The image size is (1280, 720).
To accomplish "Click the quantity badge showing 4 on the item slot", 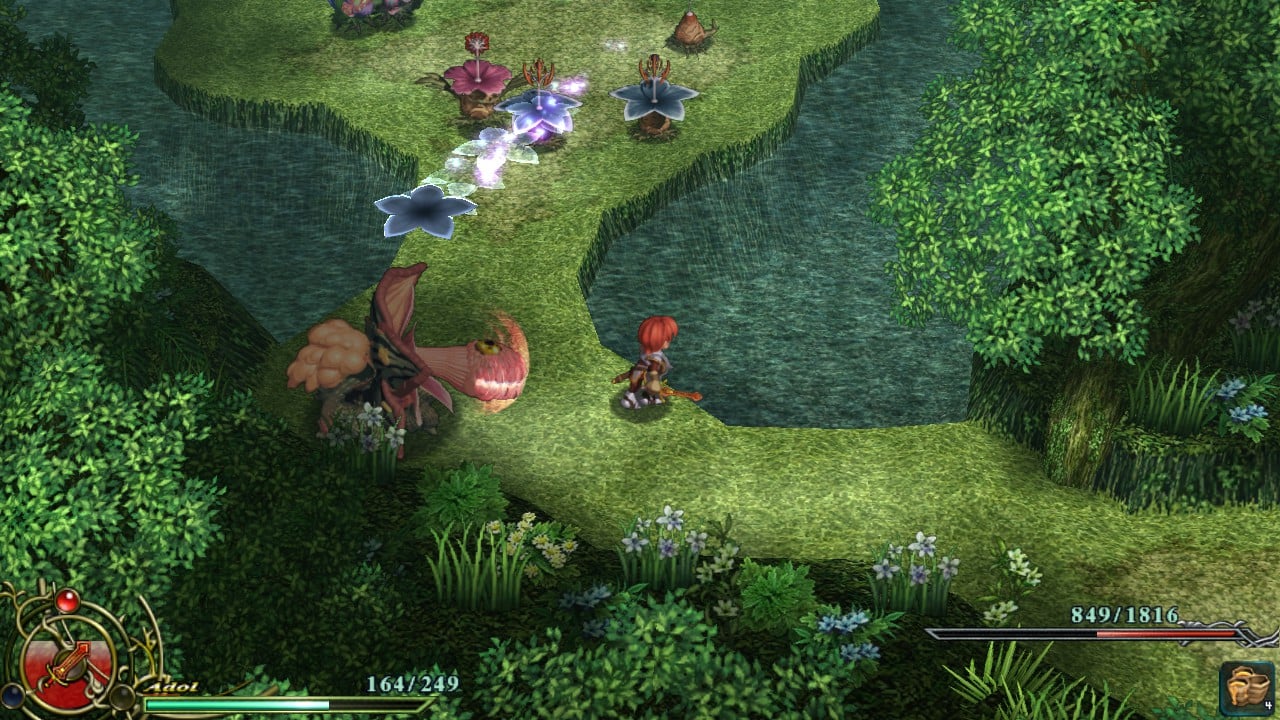I will tap(1268, 705).
